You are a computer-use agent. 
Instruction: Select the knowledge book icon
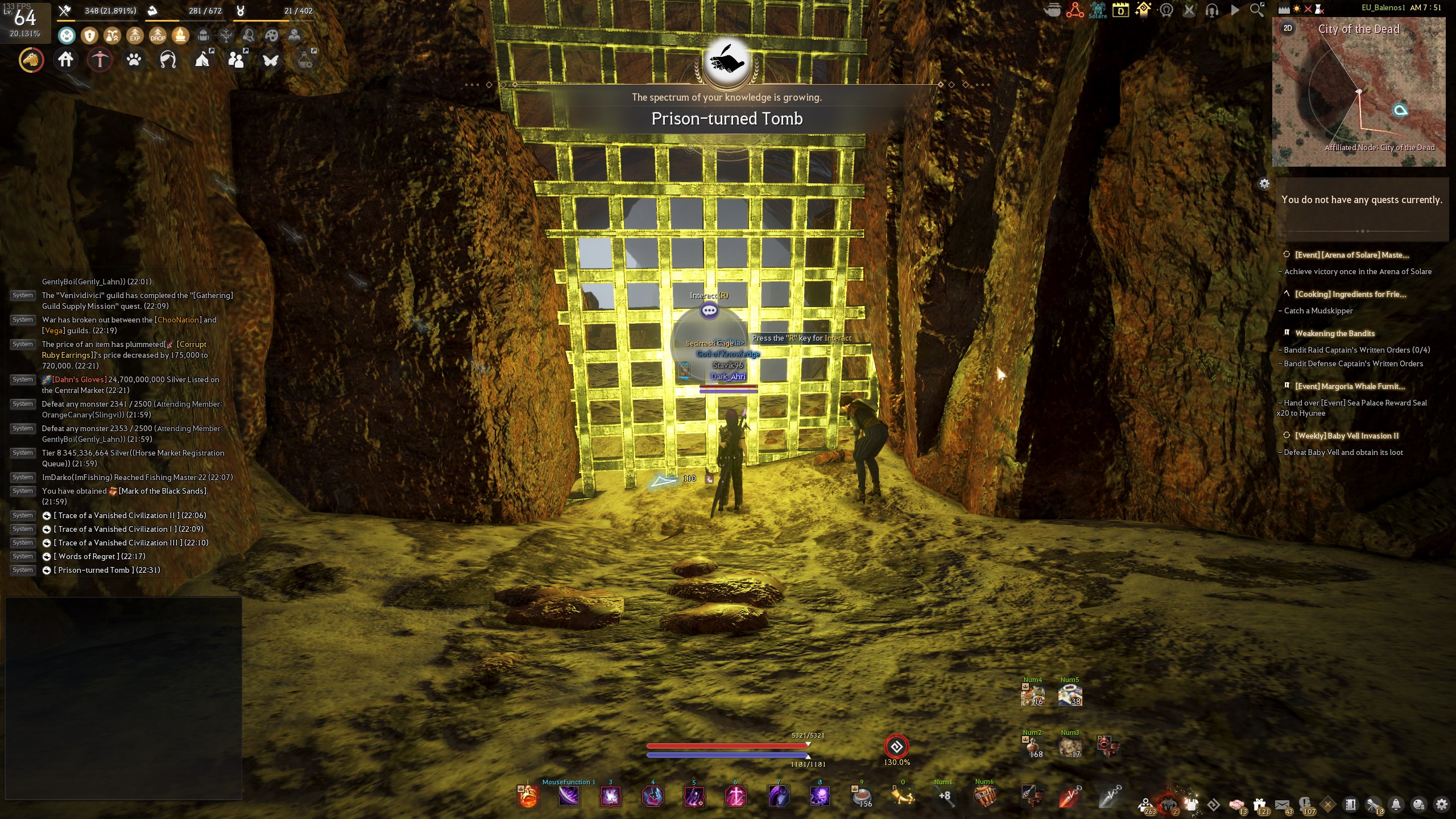coord(293,35)
